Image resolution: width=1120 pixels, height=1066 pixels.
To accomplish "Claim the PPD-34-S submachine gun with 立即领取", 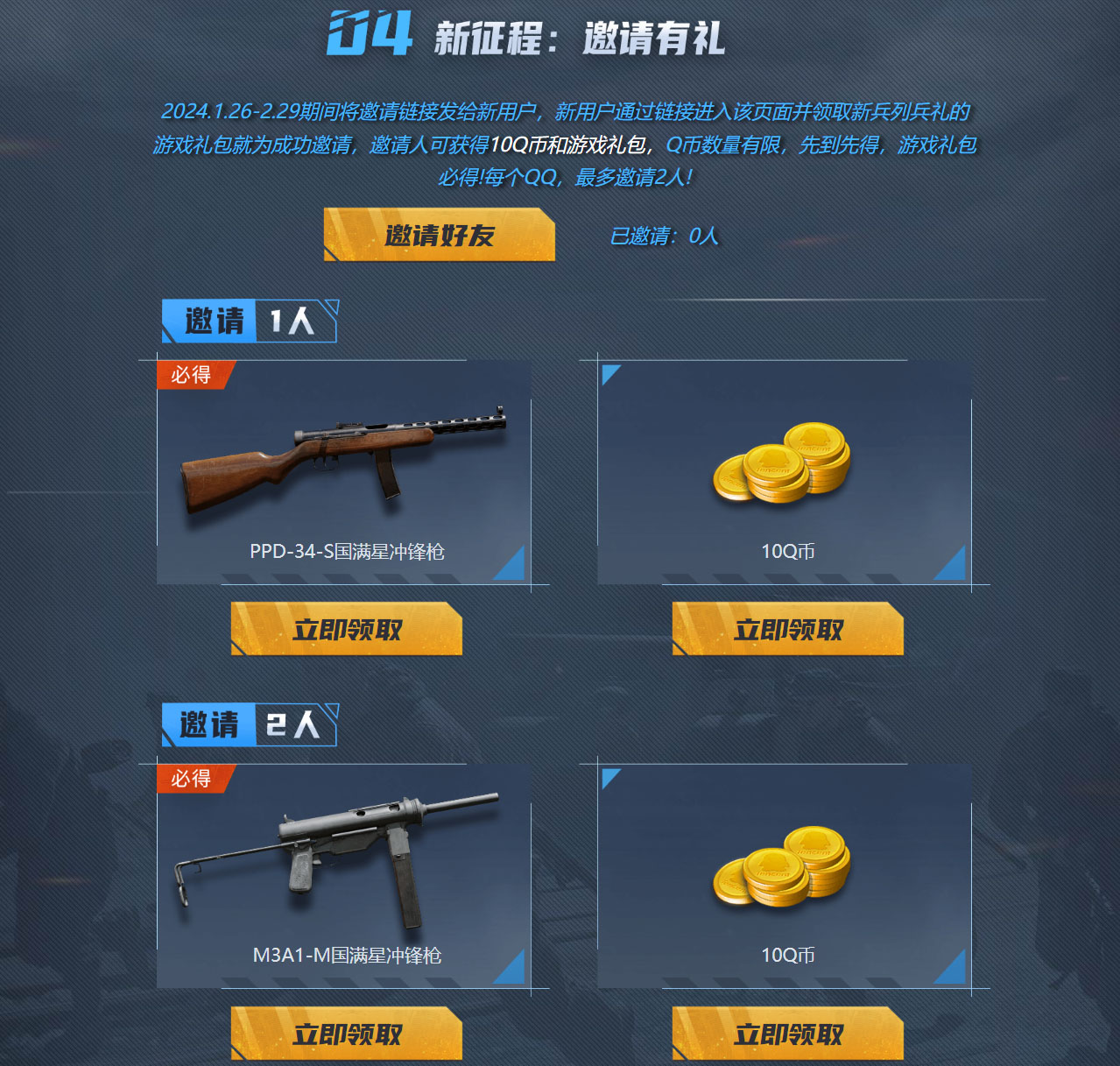I will (347, 629).
